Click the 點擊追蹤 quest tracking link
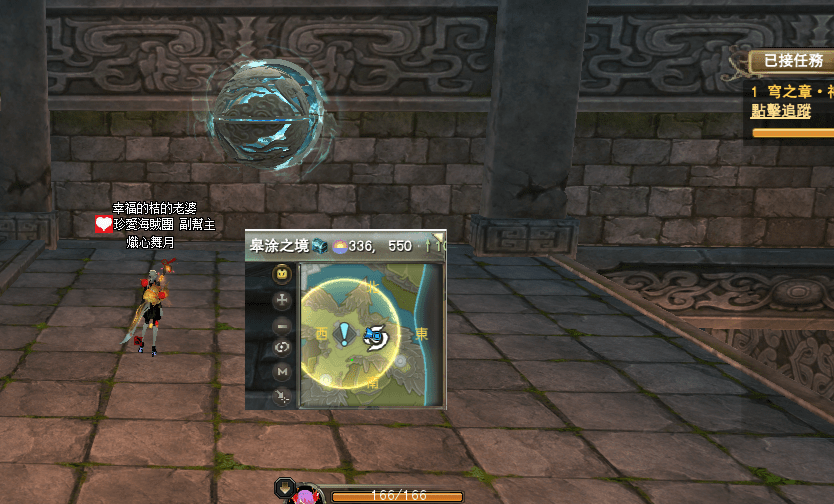834x504 pixels. click(782, 112)
